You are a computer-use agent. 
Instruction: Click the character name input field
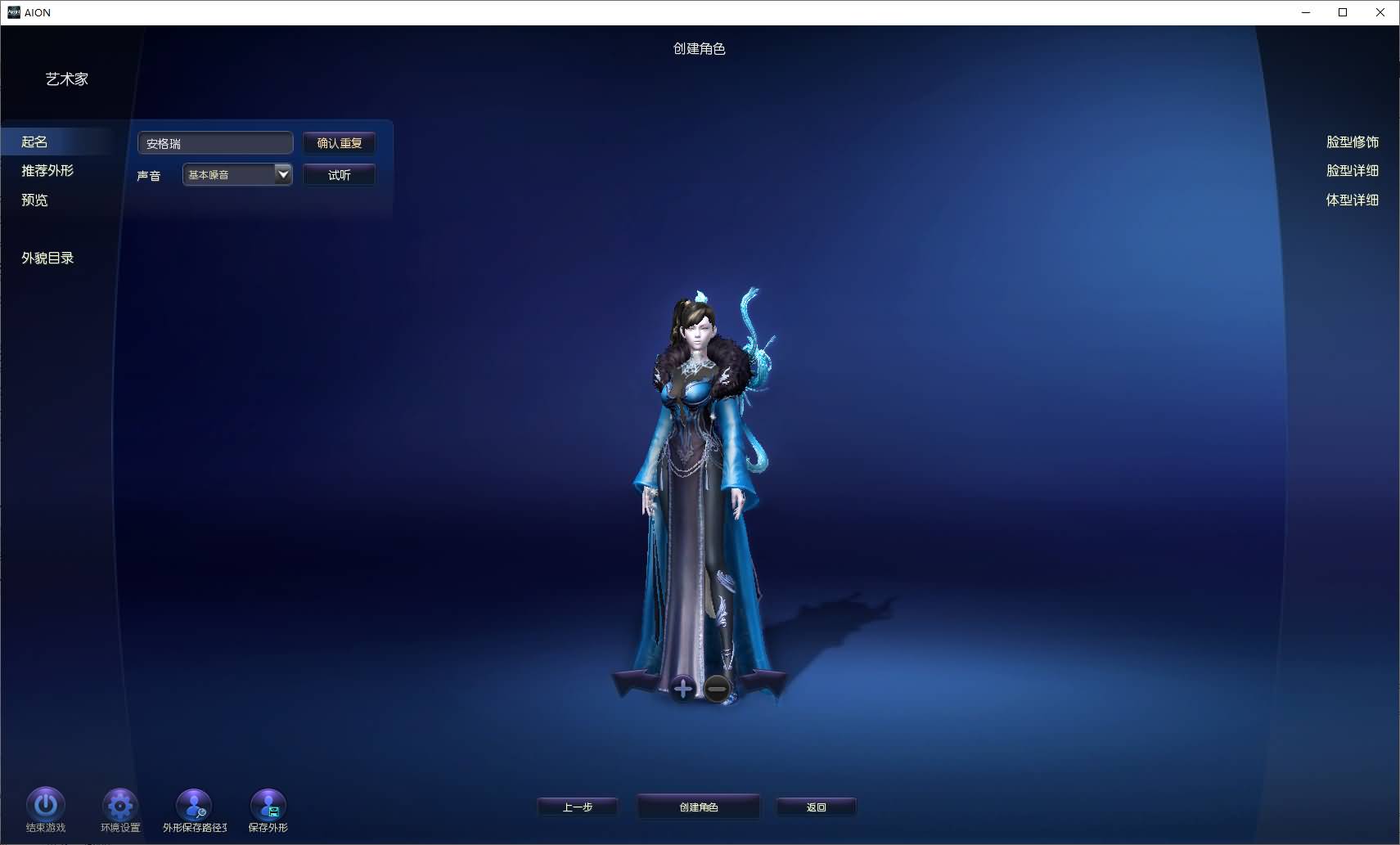214,142
